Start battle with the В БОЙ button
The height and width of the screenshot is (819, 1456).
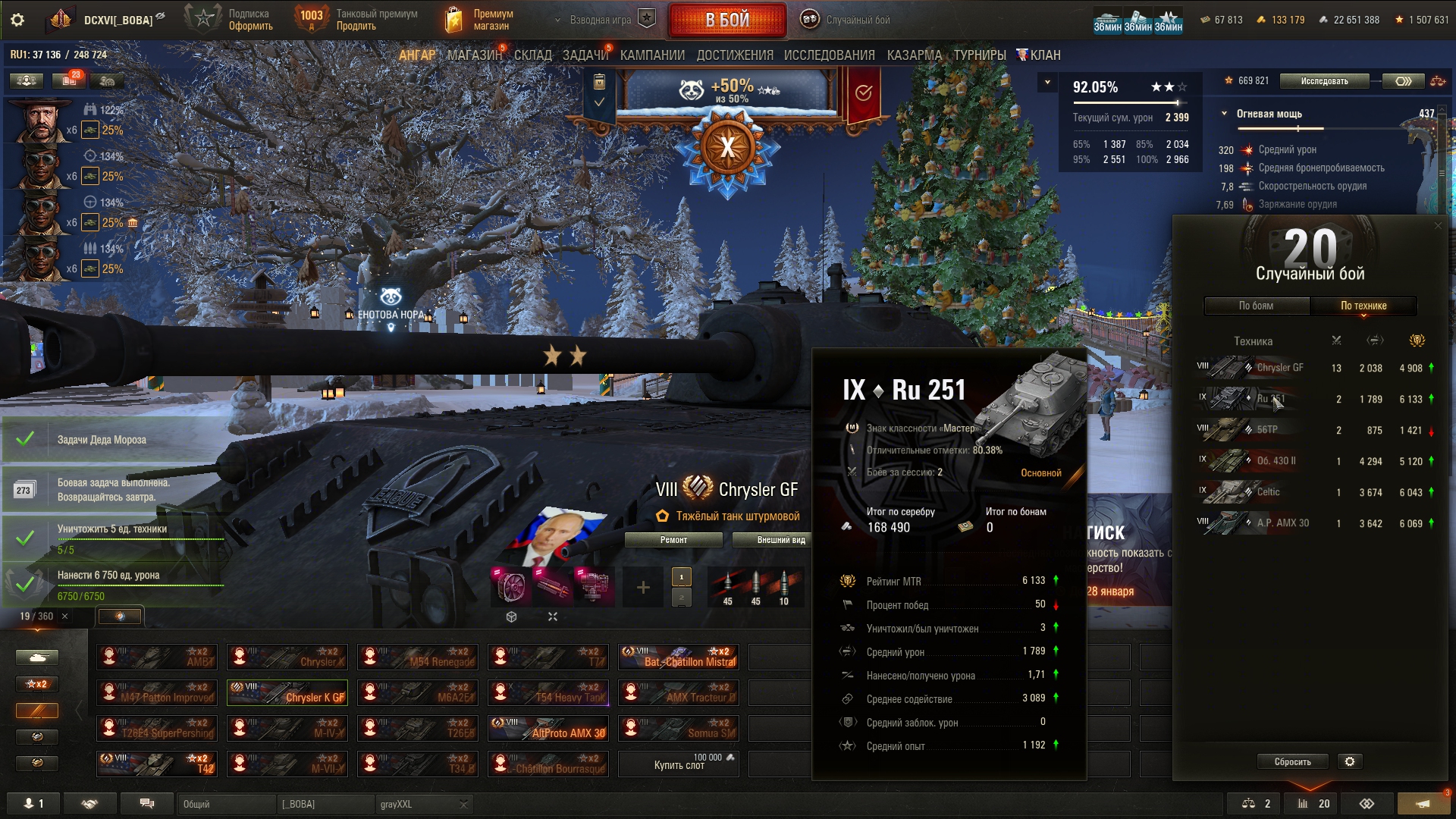click(726, 20)
